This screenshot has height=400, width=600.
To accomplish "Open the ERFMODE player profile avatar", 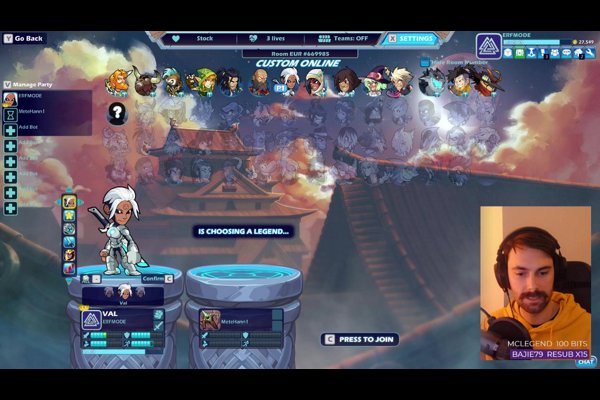I will (488, 46).
